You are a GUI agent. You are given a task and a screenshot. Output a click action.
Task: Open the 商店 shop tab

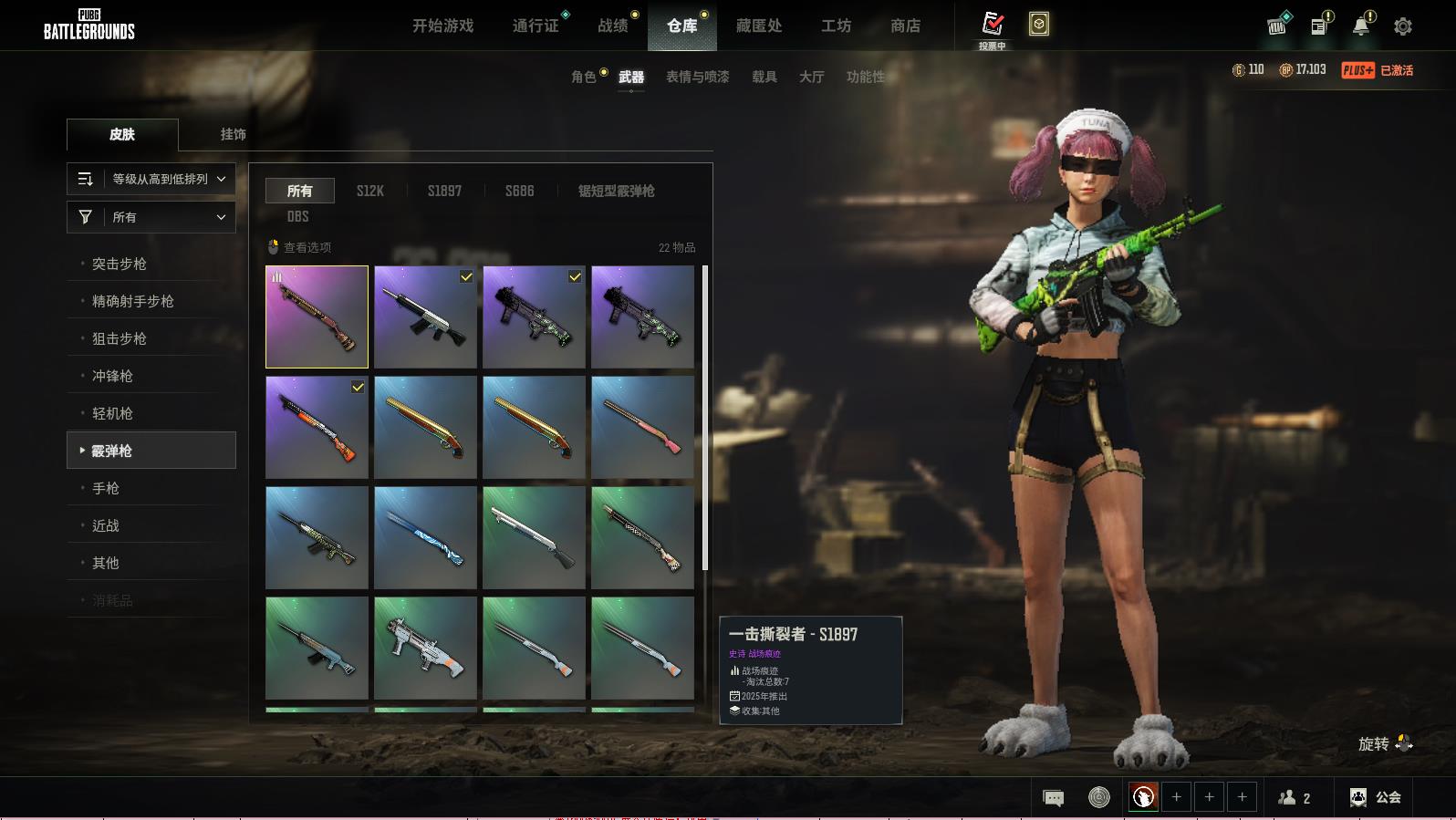pos(905,26)
